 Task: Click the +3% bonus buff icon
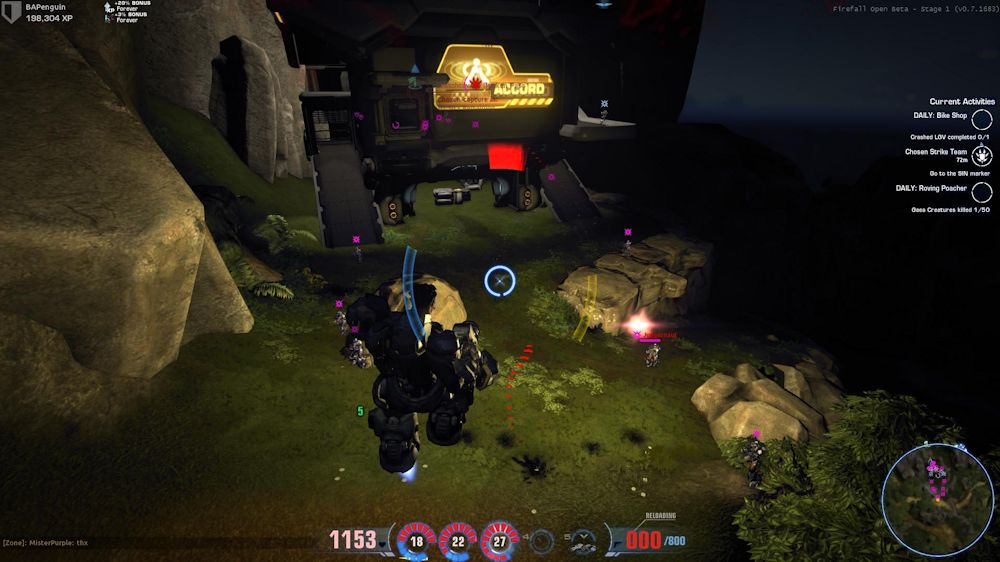(109, 18)
